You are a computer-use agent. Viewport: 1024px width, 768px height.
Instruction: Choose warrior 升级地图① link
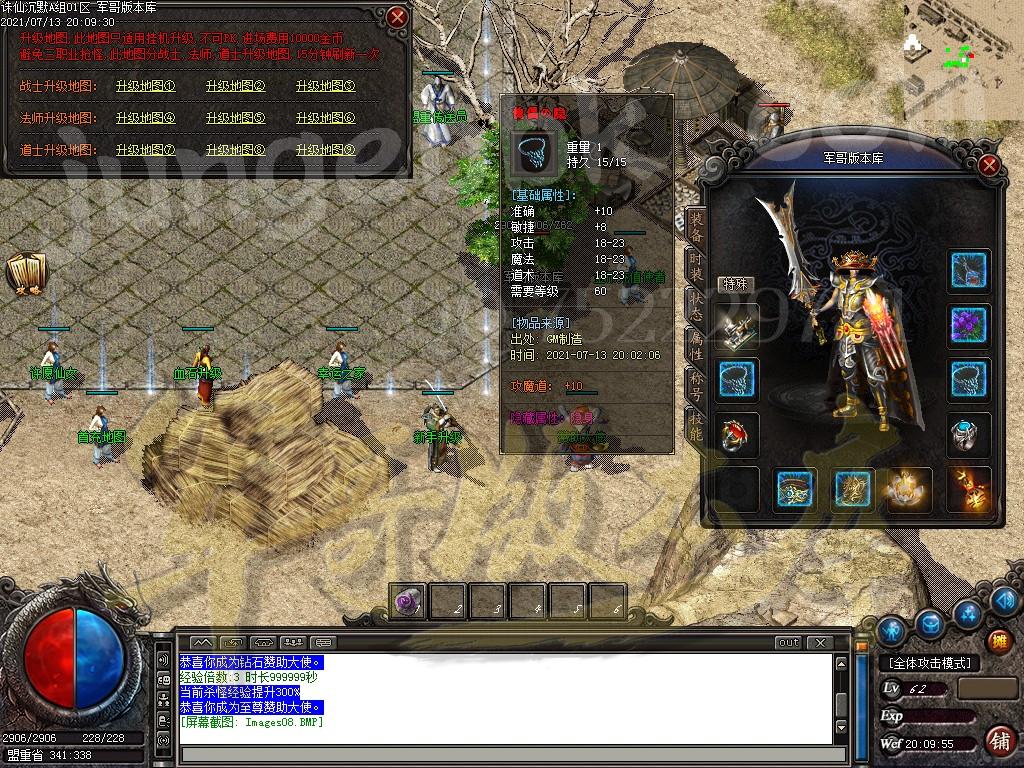click(x=145, y=86)
